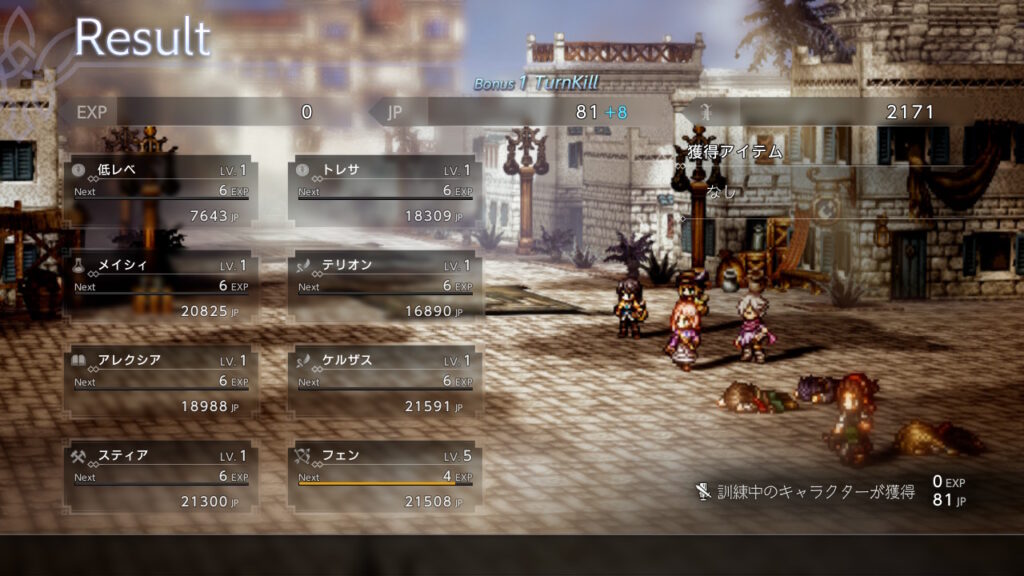Click the メイシィ character panel
The image size is (1024, 576).
click(x=160, y=286)
